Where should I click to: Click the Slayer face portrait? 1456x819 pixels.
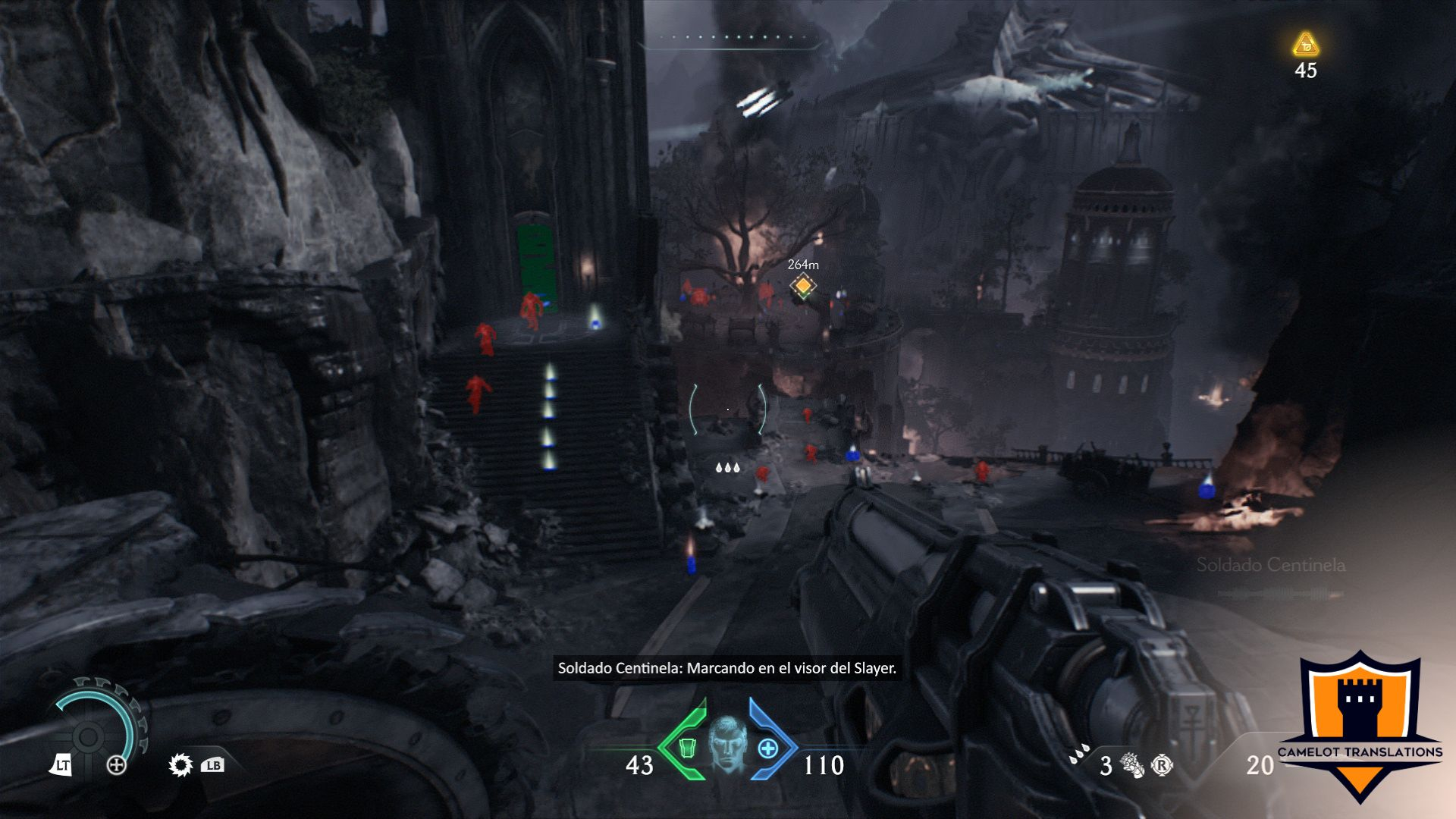pyautogui.click(x=727, y=744)
